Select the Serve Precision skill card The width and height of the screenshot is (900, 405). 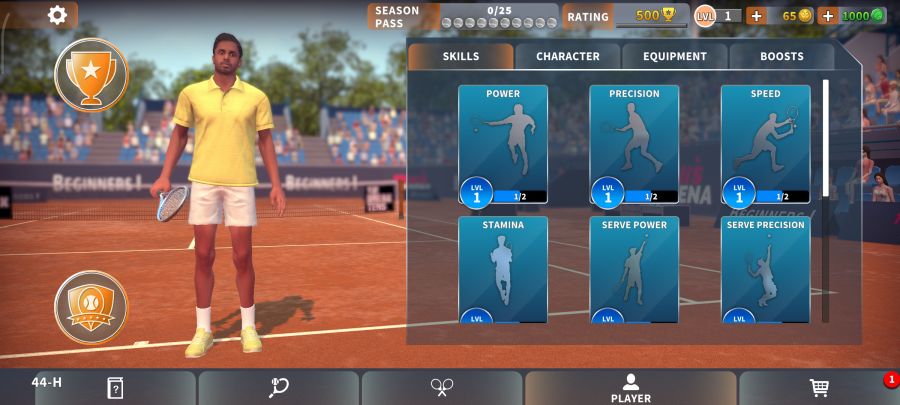click(x=765, y=269)
